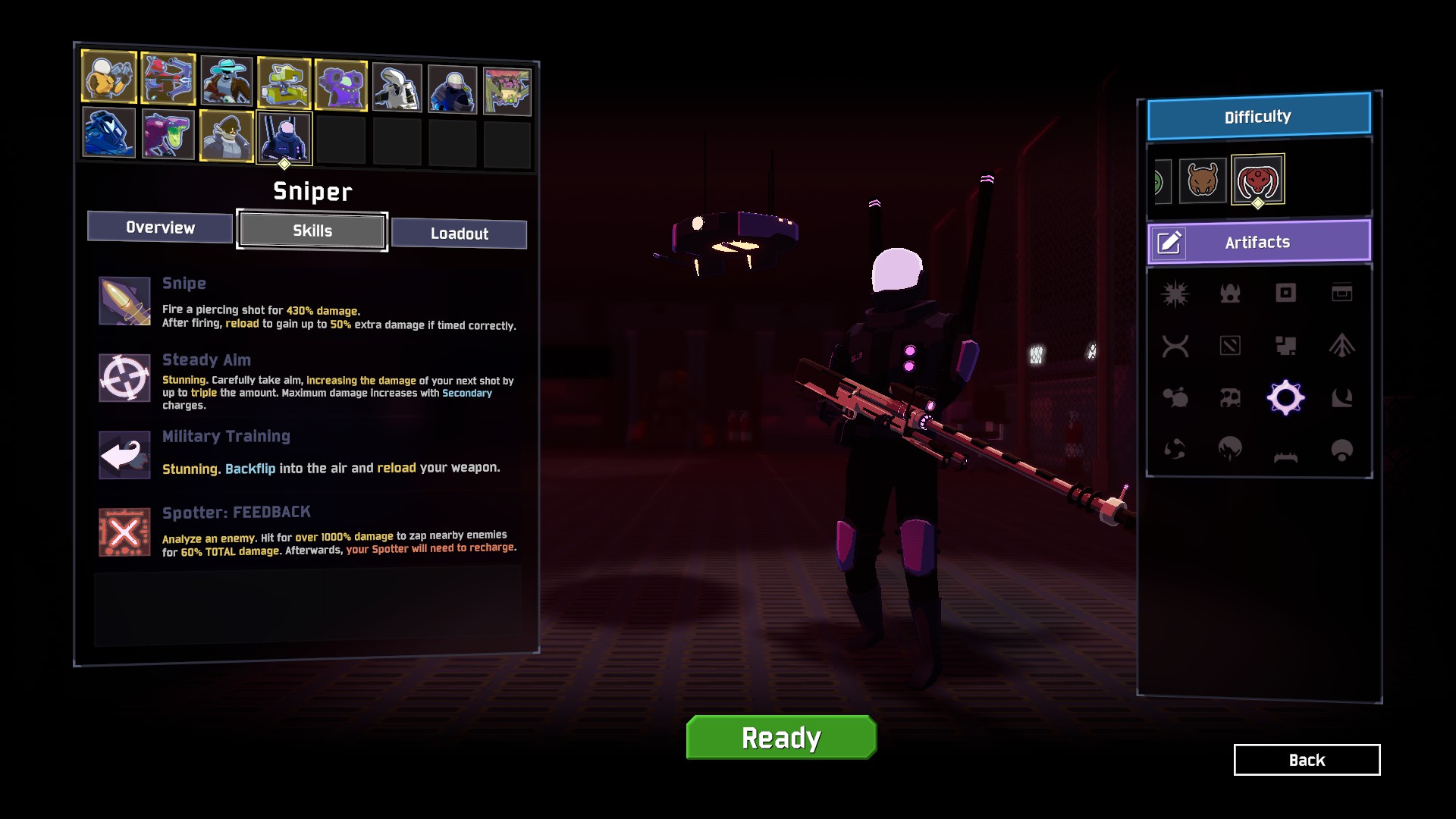The height and width of the screenshot is (819, 1456).
Task: Select the Snipe skill icon
Action: click(124, 301)
